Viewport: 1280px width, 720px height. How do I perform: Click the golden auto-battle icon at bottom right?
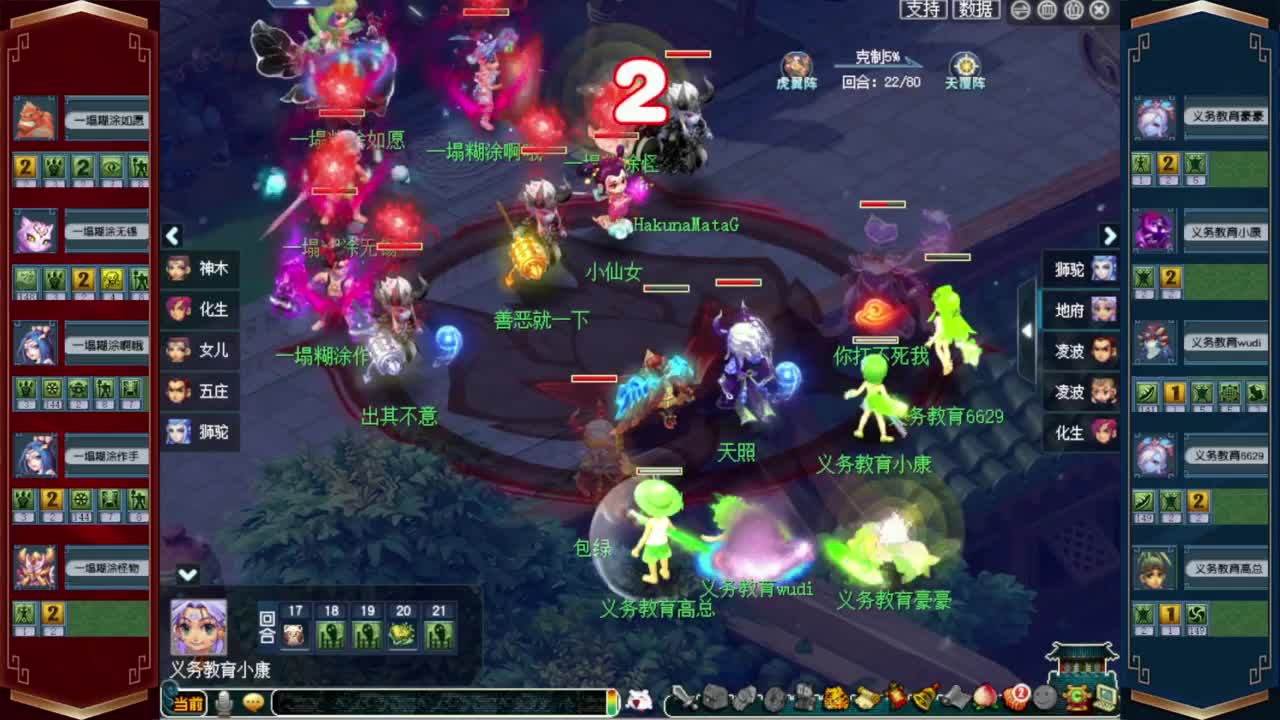[1076, 700]
